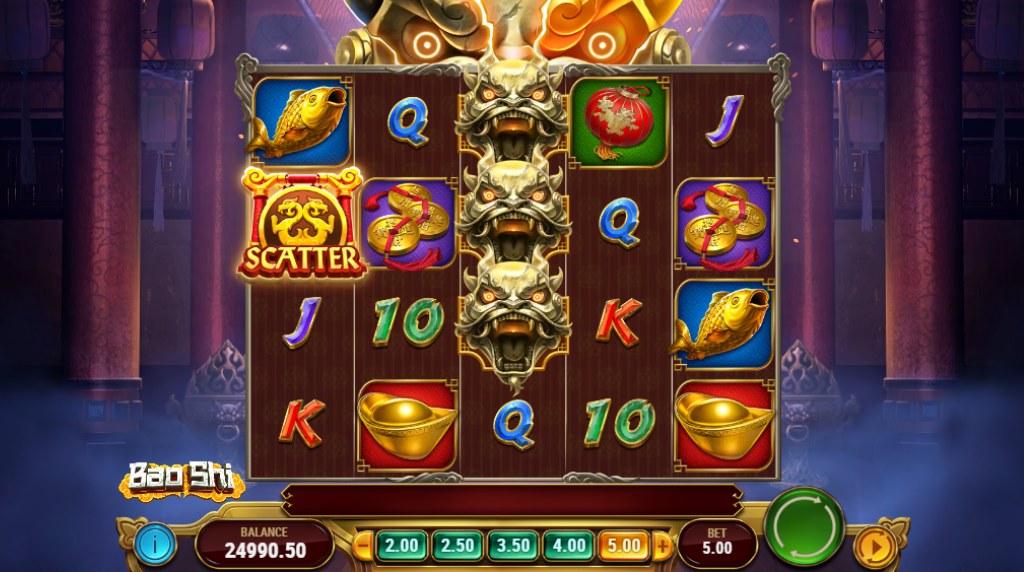The height and width of the screenshot is (572, 1024).
Task: Decrease bet with the minus button
Action: pyautogui.click(x=365, y=546)
